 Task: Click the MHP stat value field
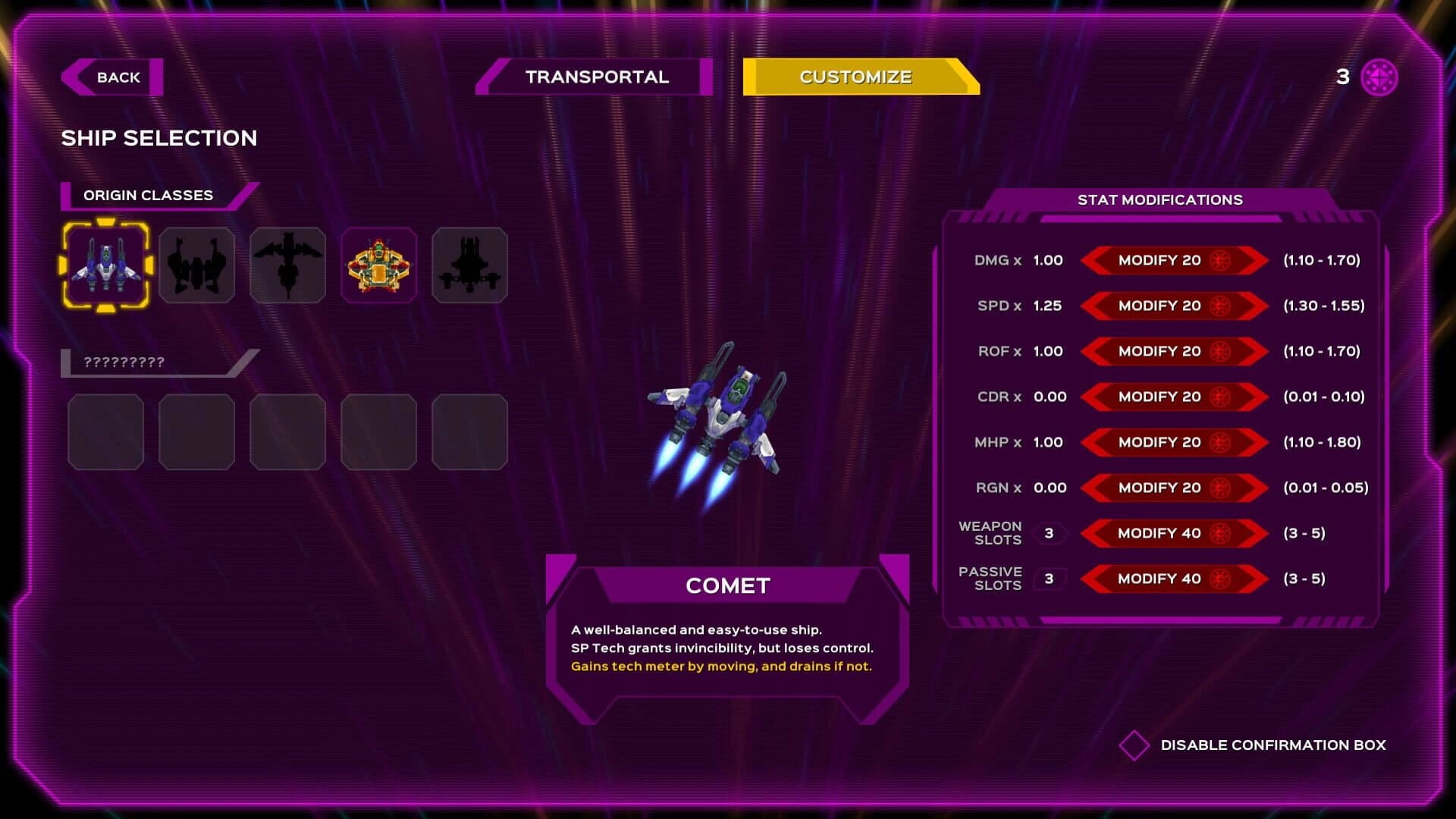[1050, 442]
